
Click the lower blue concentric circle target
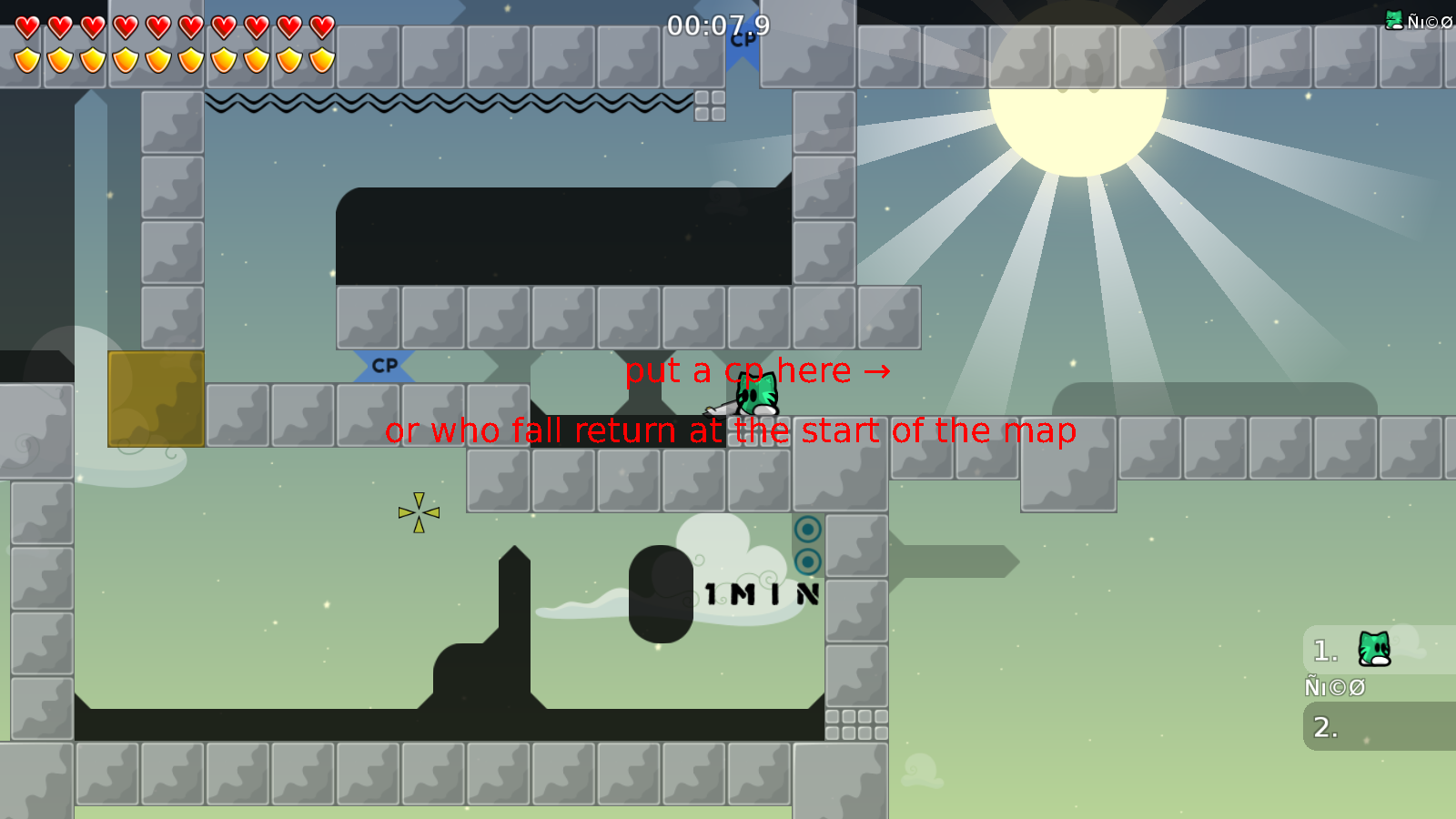(806, 561)
